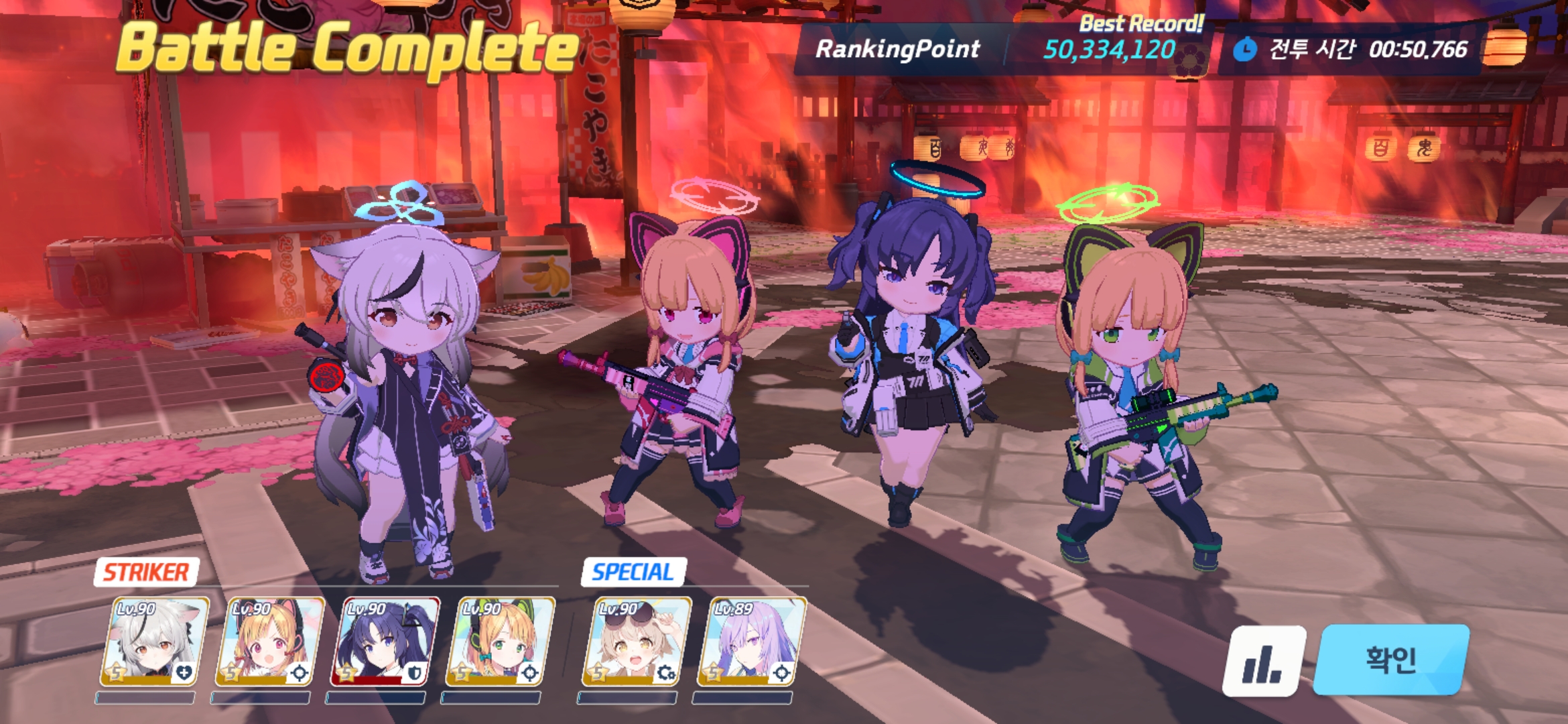
Task: Choose the sunglasses special student portrait
Action: pyautogui.click(x=636, y=642)
